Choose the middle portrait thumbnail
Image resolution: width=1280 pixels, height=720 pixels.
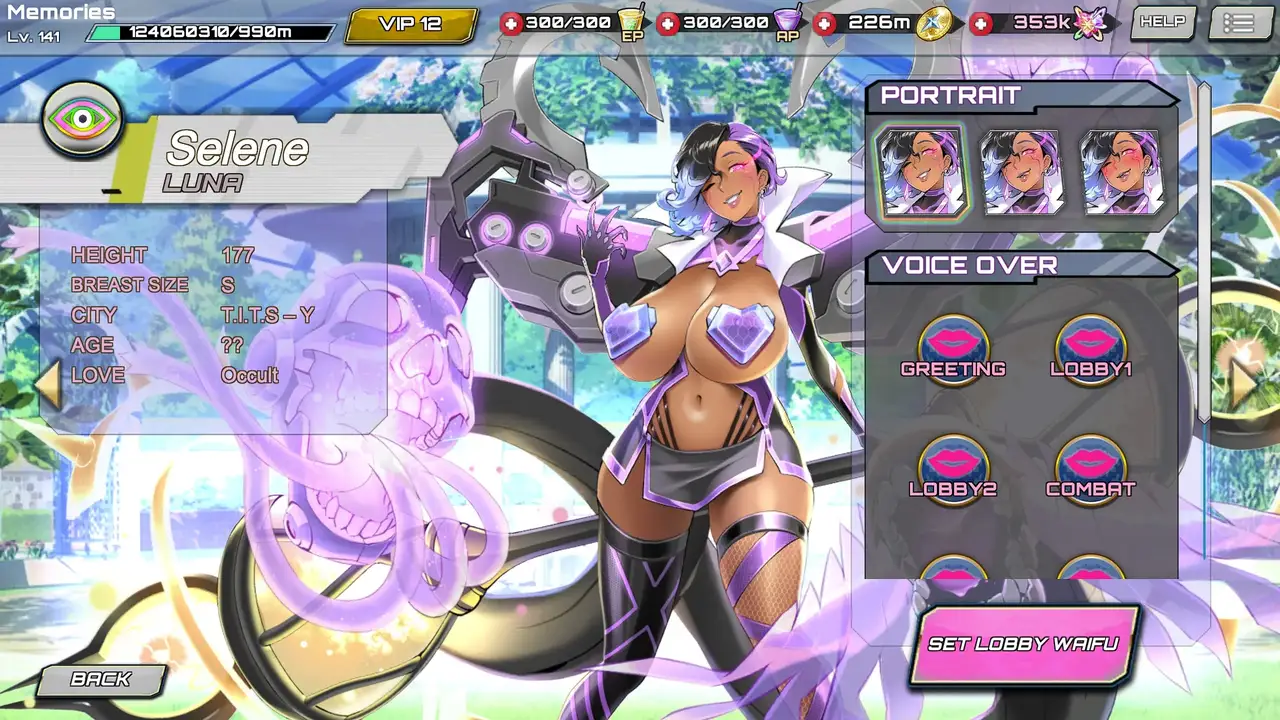(x=1022, y=172)
